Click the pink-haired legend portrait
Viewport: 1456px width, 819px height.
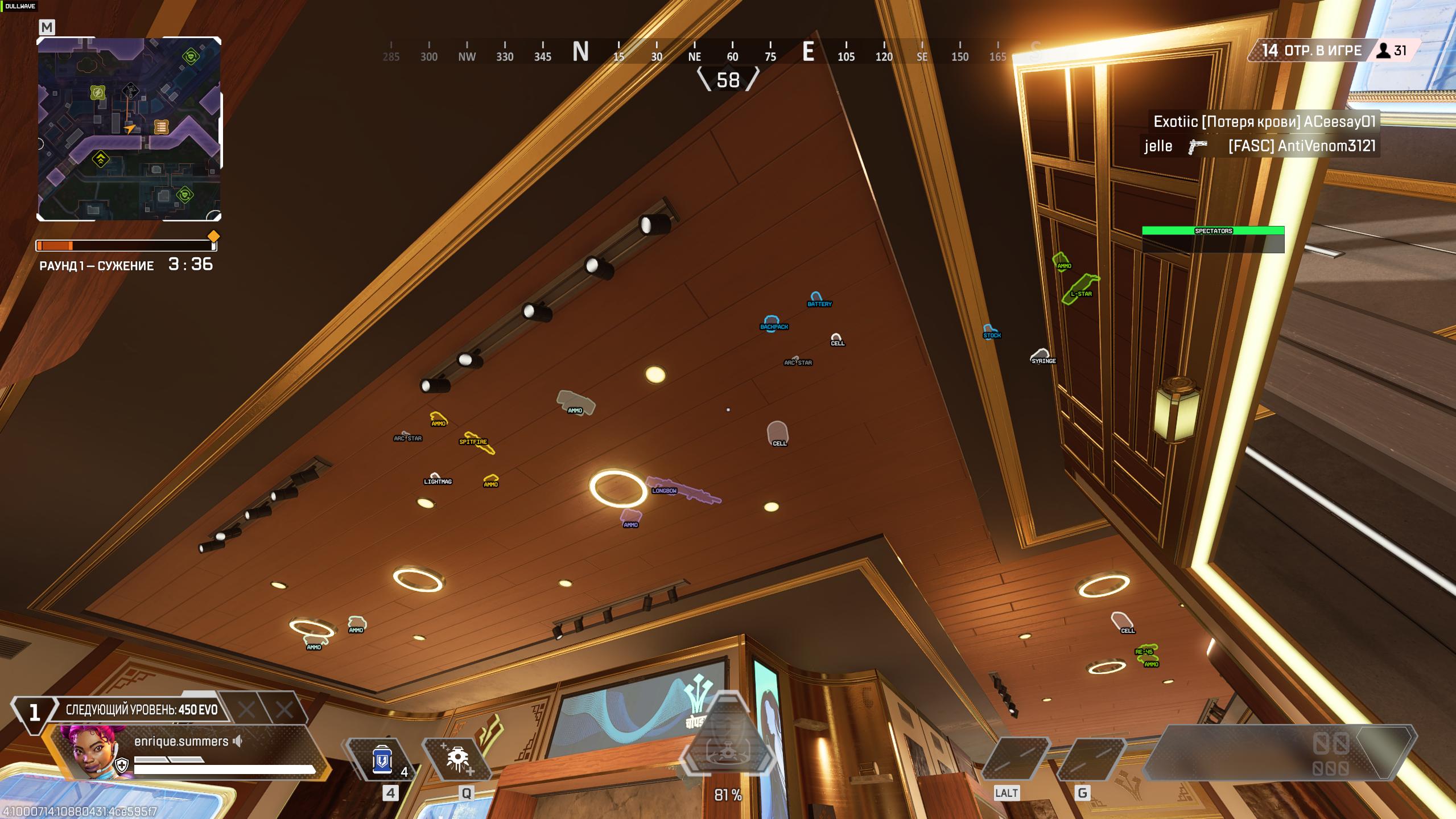click(91, 751)
